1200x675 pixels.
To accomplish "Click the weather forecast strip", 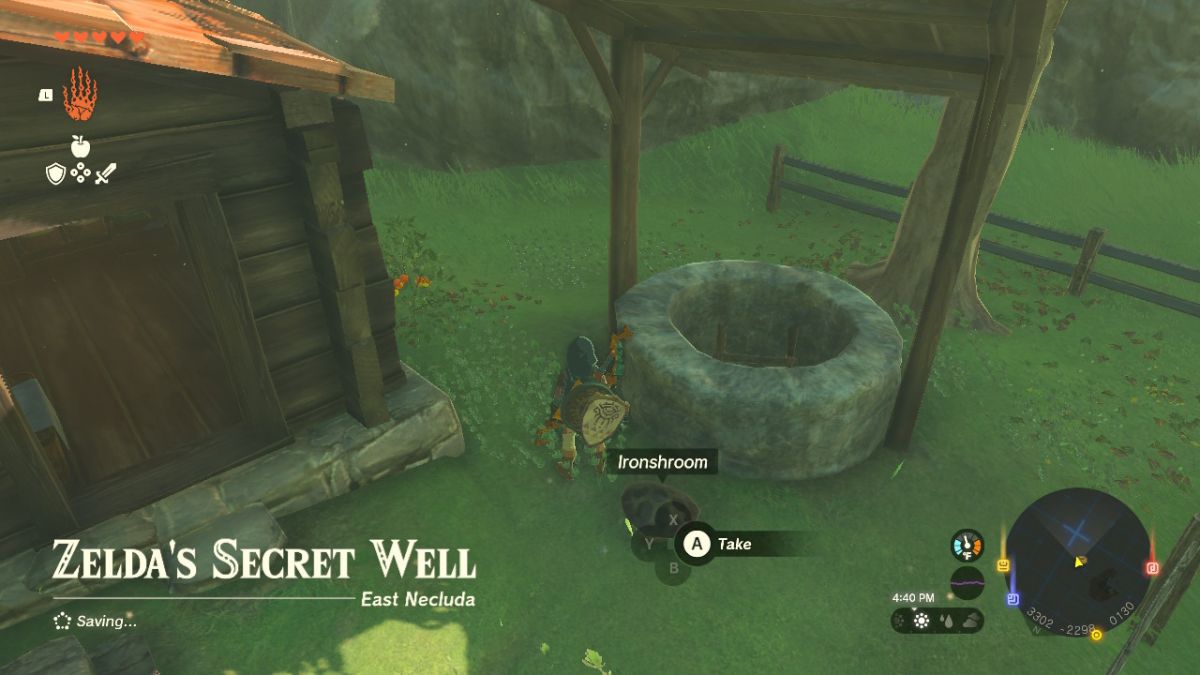I will [x=937, y=620].
